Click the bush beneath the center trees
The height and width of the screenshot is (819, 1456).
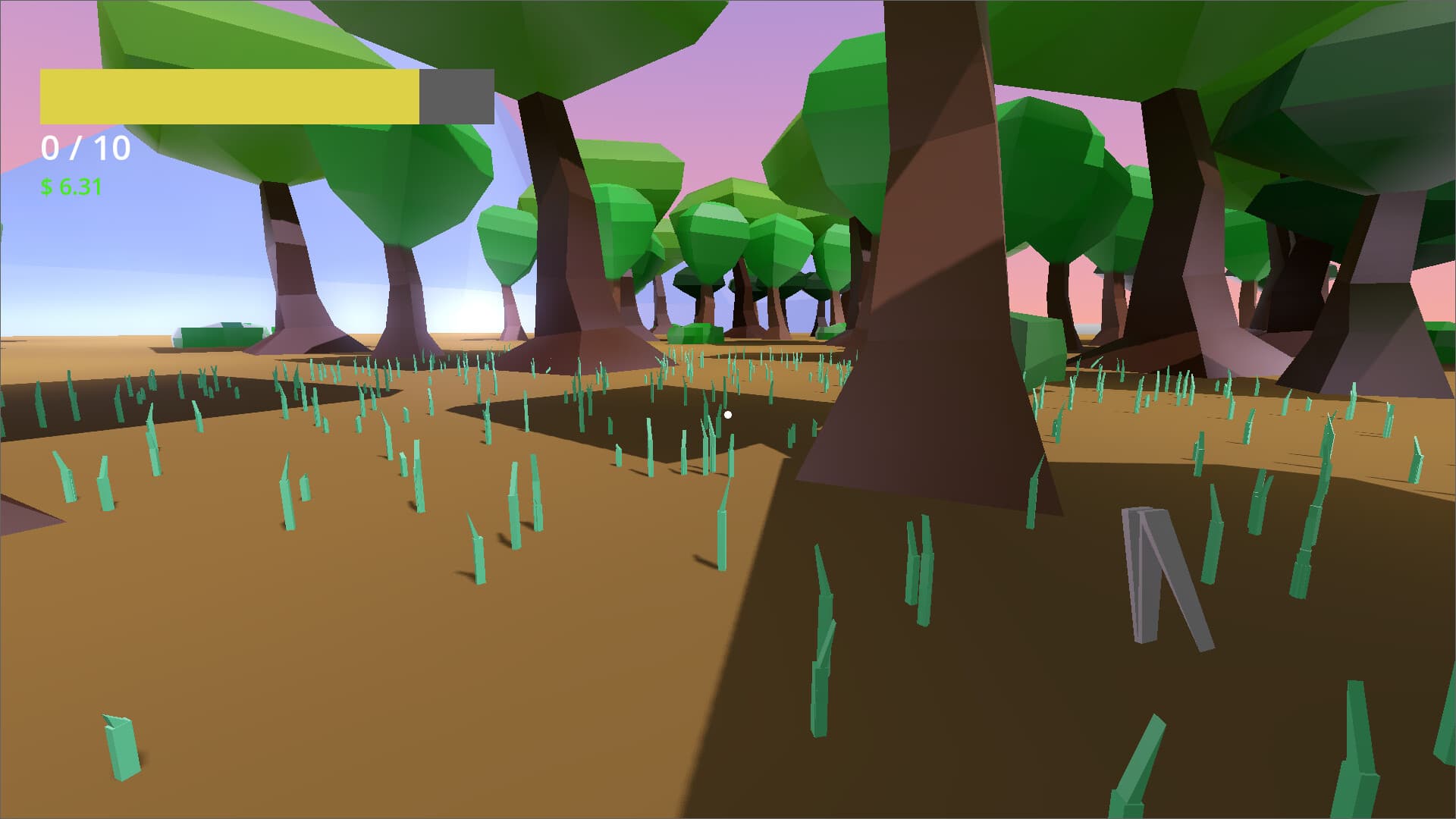tap(694, 335)
